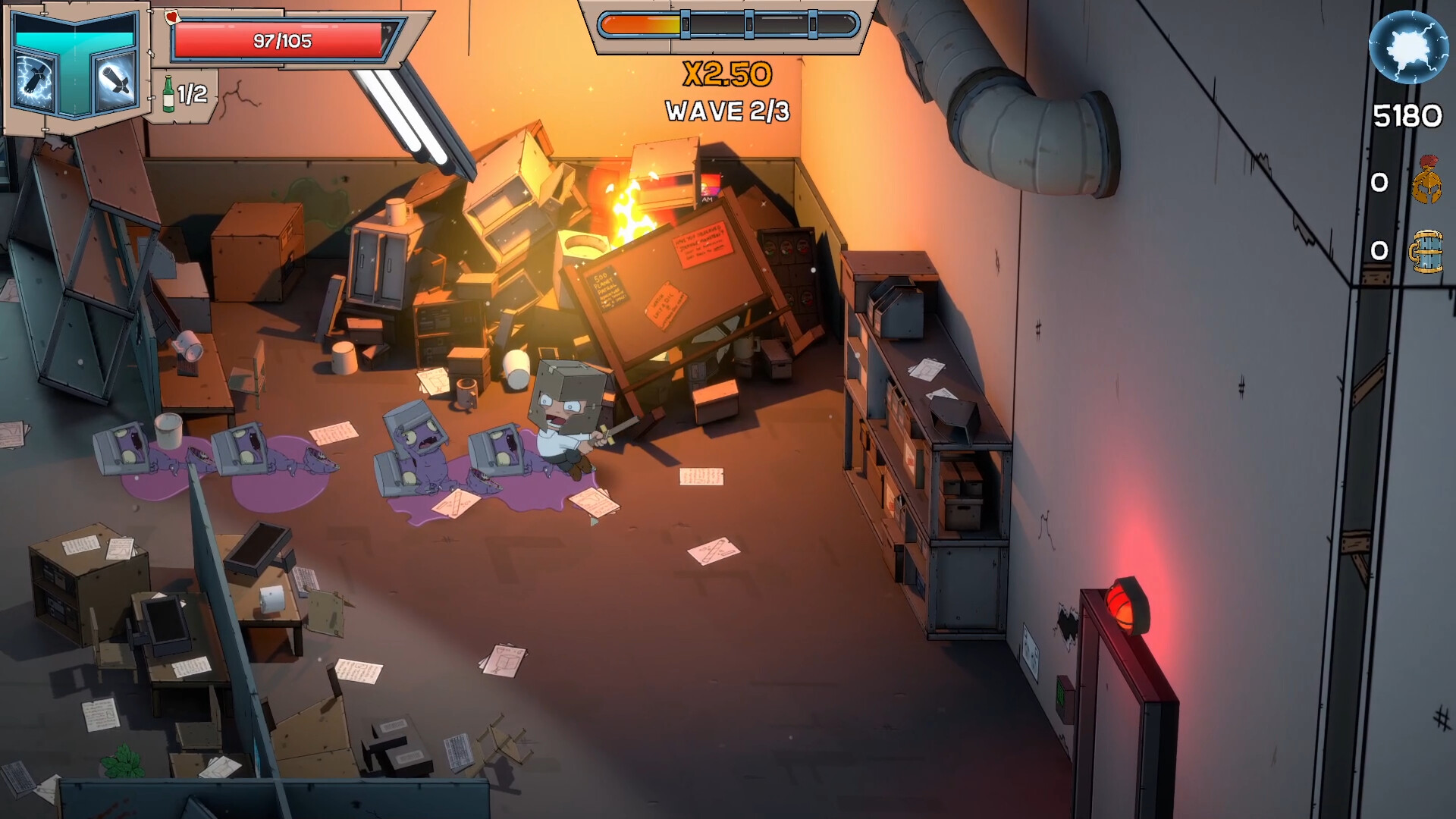1456x819 pixels.
Task: Expand the WAVE 2/3 indicator
Action: pos(726,111)
